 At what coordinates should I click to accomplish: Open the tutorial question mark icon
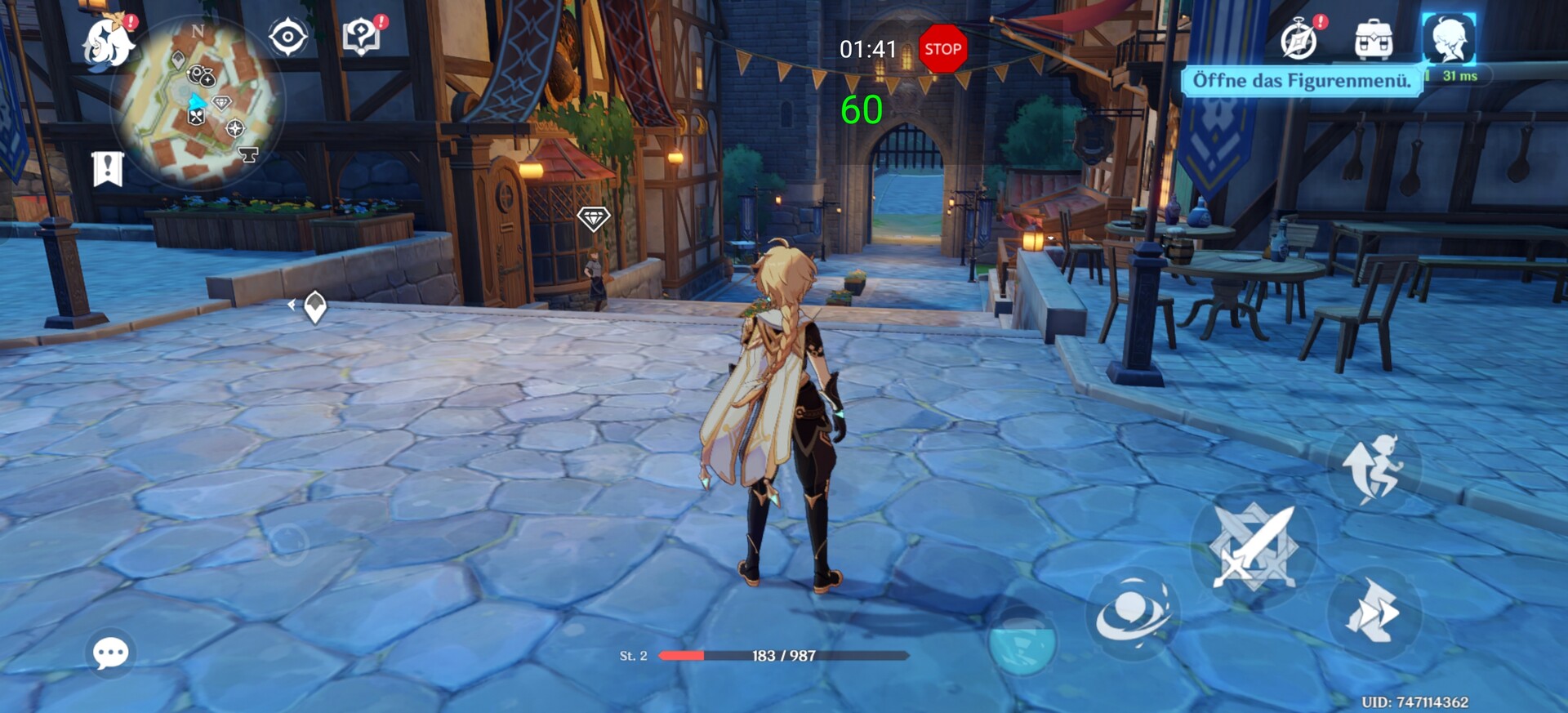pyautogui.click(x=361, y=37)
